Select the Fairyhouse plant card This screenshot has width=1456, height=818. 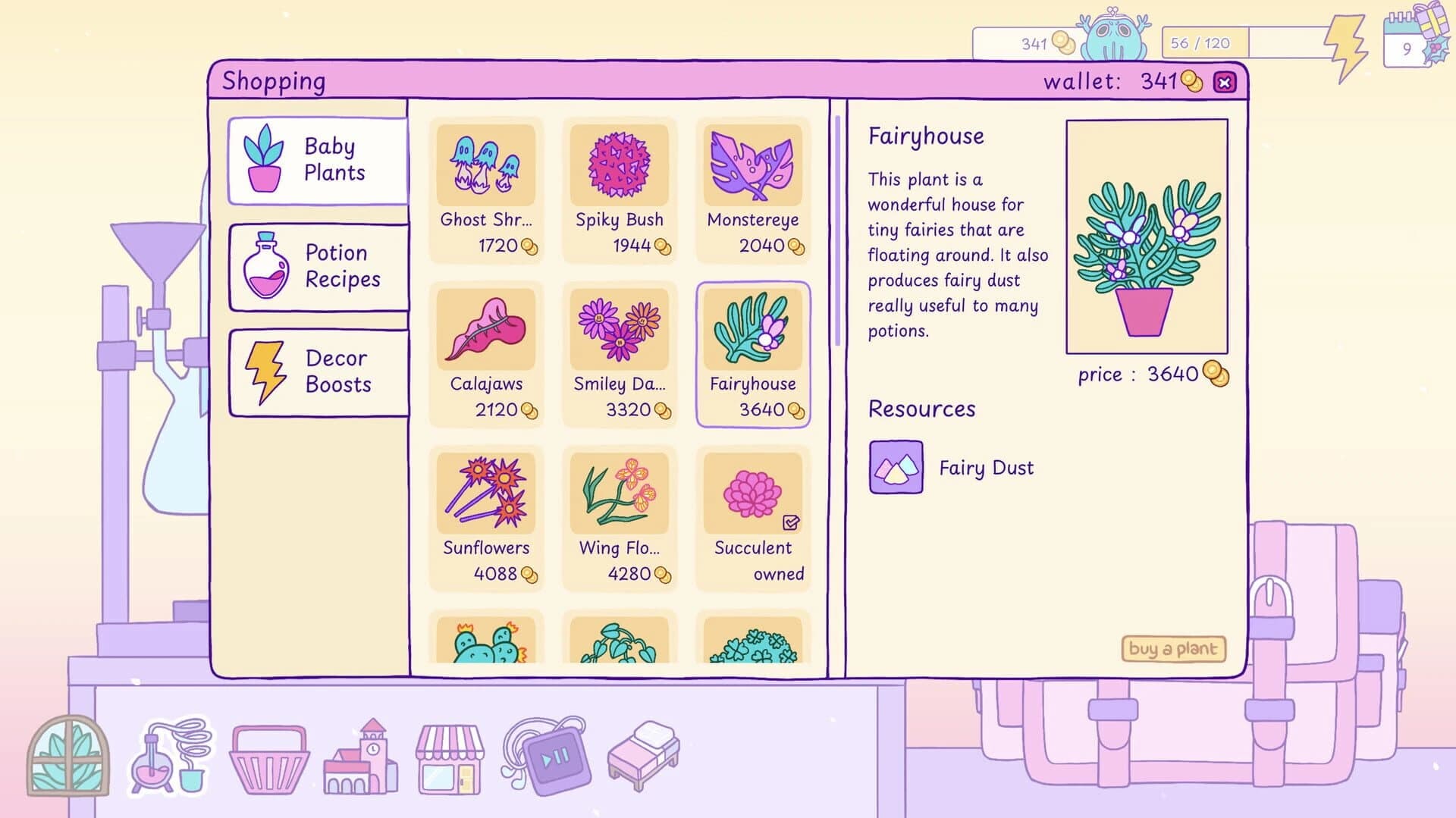tap(753, 353)
